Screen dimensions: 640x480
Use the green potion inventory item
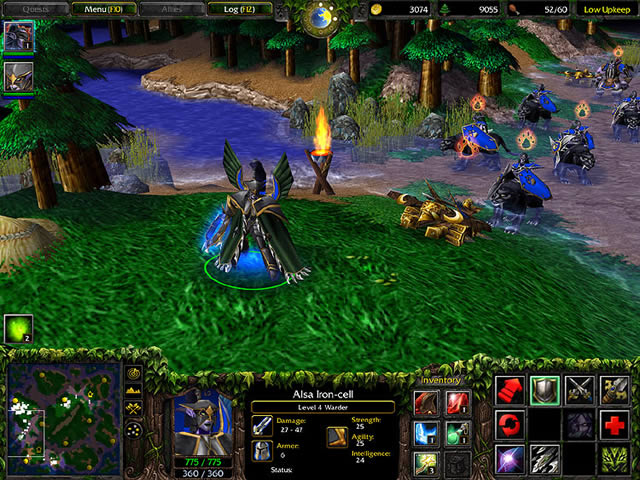(457, 432)
